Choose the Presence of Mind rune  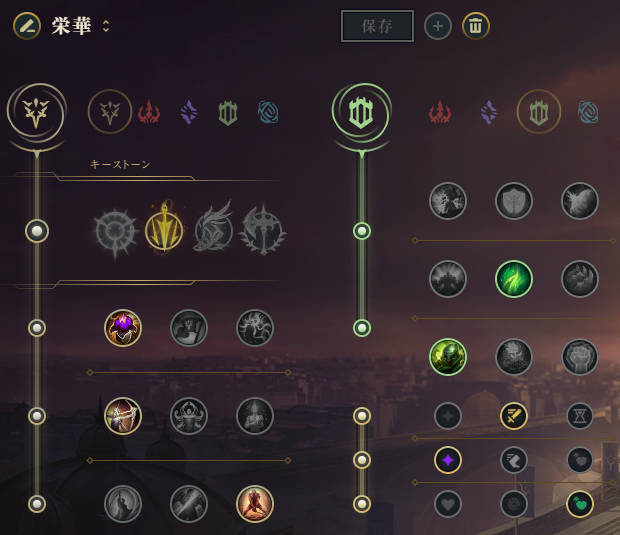pyautogui.click(x=255, y=328)
